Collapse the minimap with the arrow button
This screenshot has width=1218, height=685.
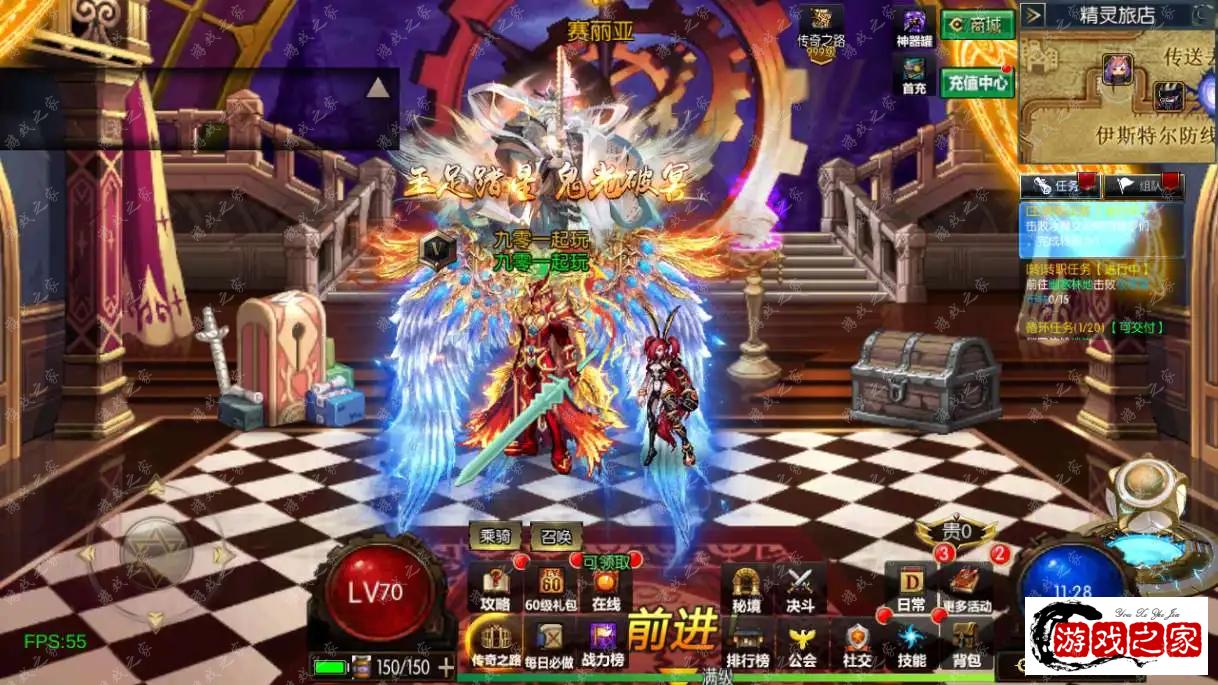click(x=1034, y=14)
